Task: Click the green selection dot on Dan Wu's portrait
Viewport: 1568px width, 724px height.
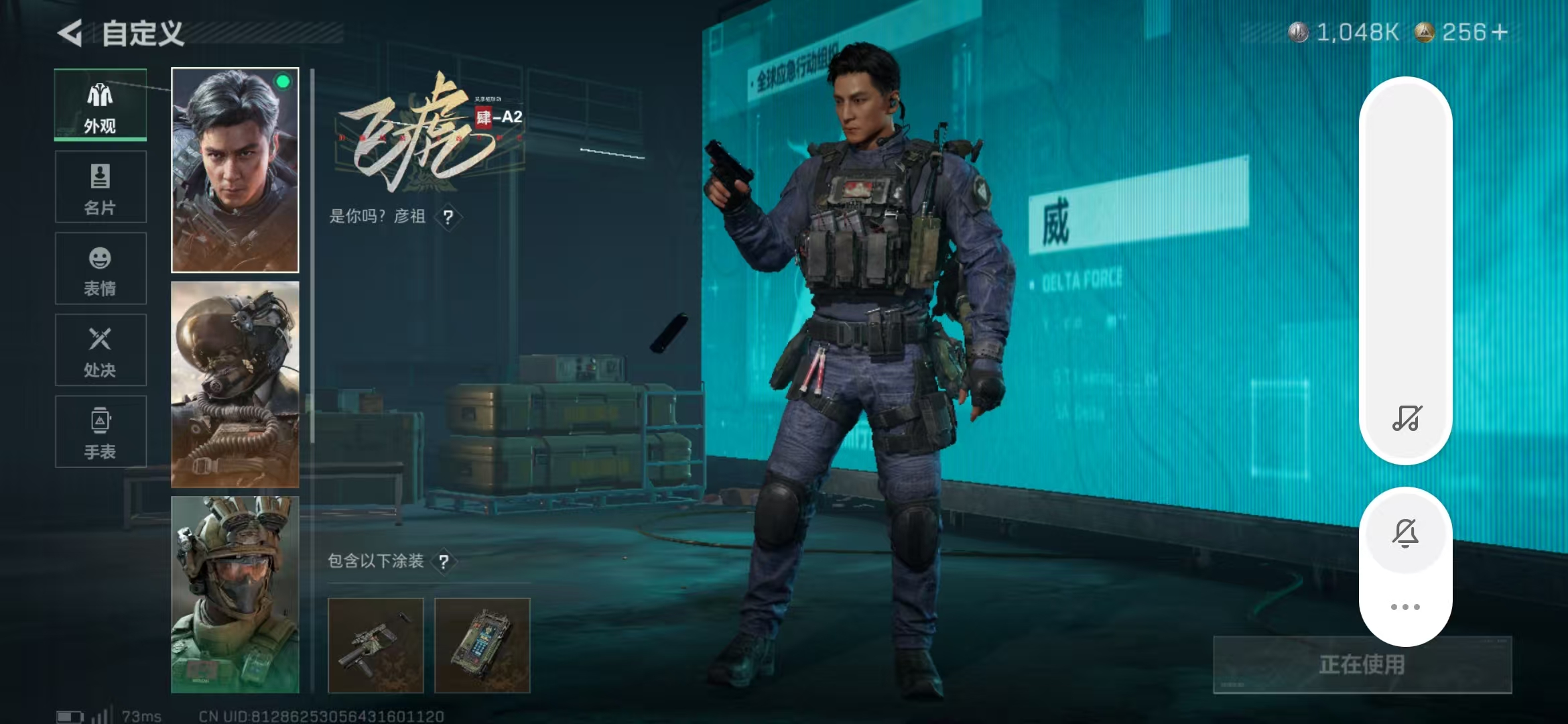Action: pos(283,82)
